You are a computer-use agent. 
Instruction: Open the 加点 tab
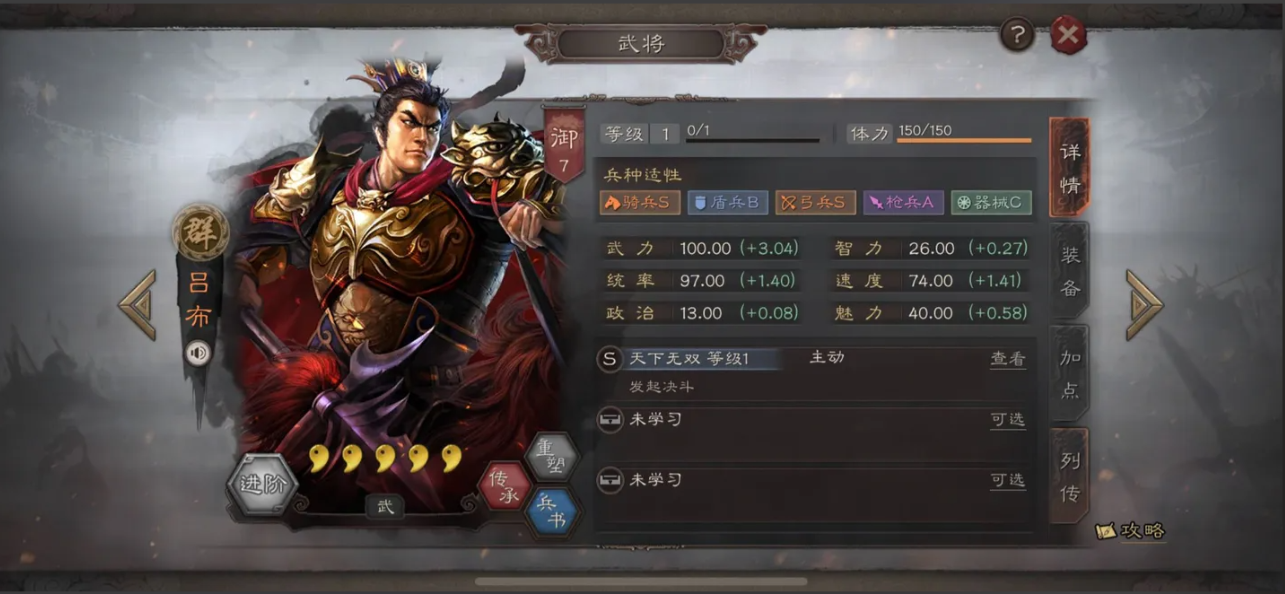[x=1069, y=374]
